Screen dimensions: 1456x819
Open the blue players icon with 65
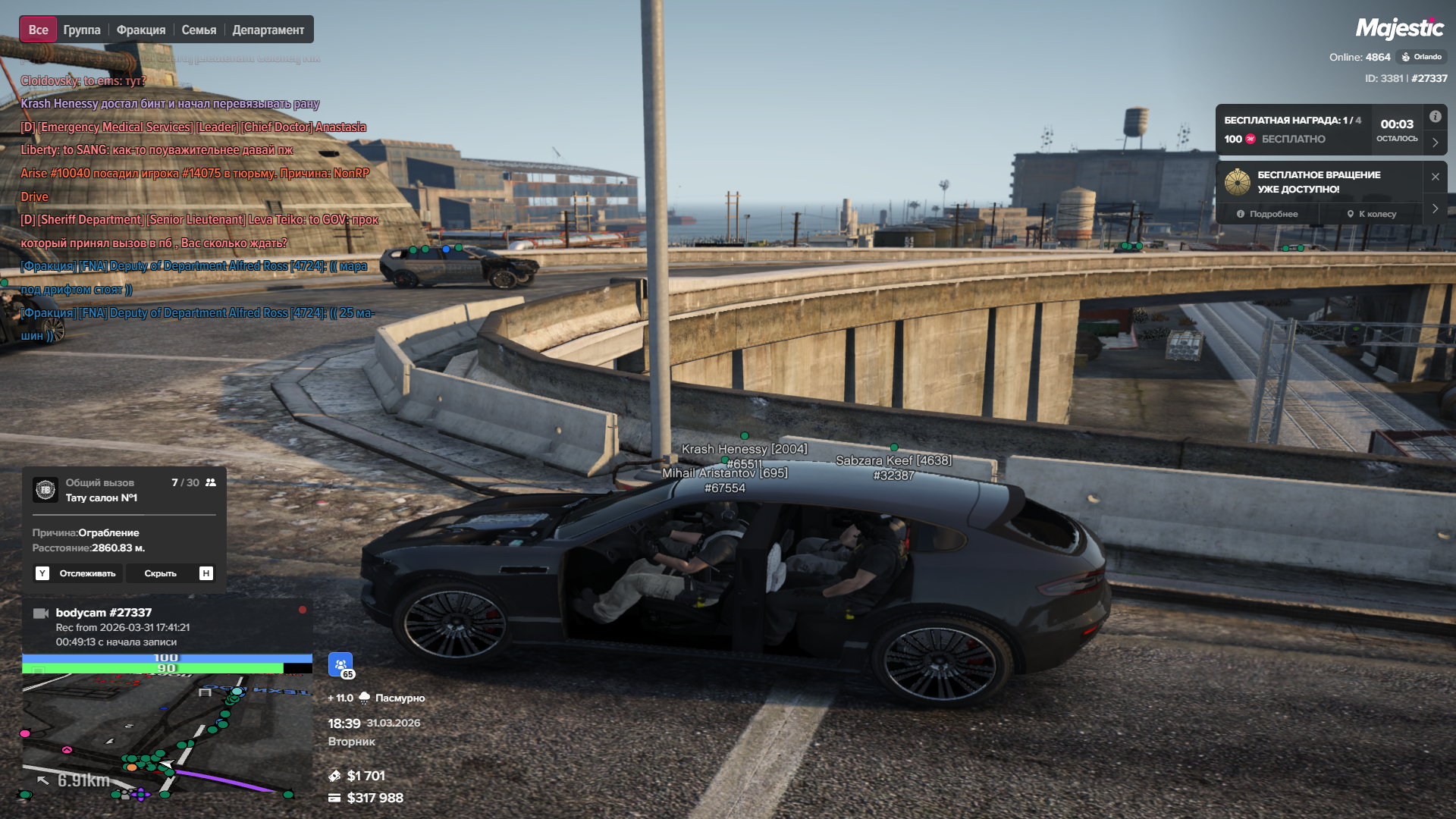pos(340,664)
